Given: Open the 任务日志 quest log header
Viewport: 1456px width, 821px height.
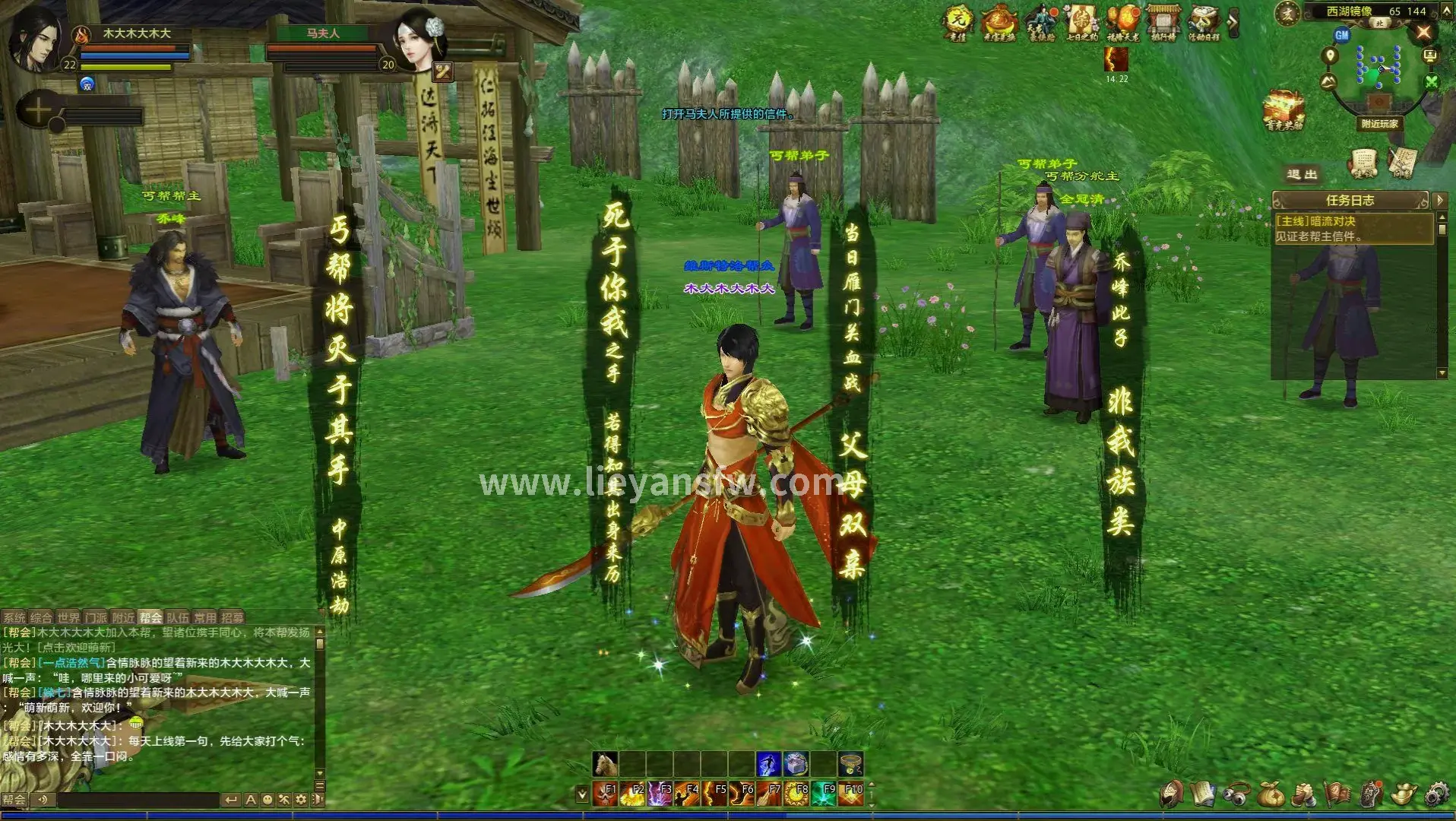Looking at the screenshot, I should tap(1350, 201).
